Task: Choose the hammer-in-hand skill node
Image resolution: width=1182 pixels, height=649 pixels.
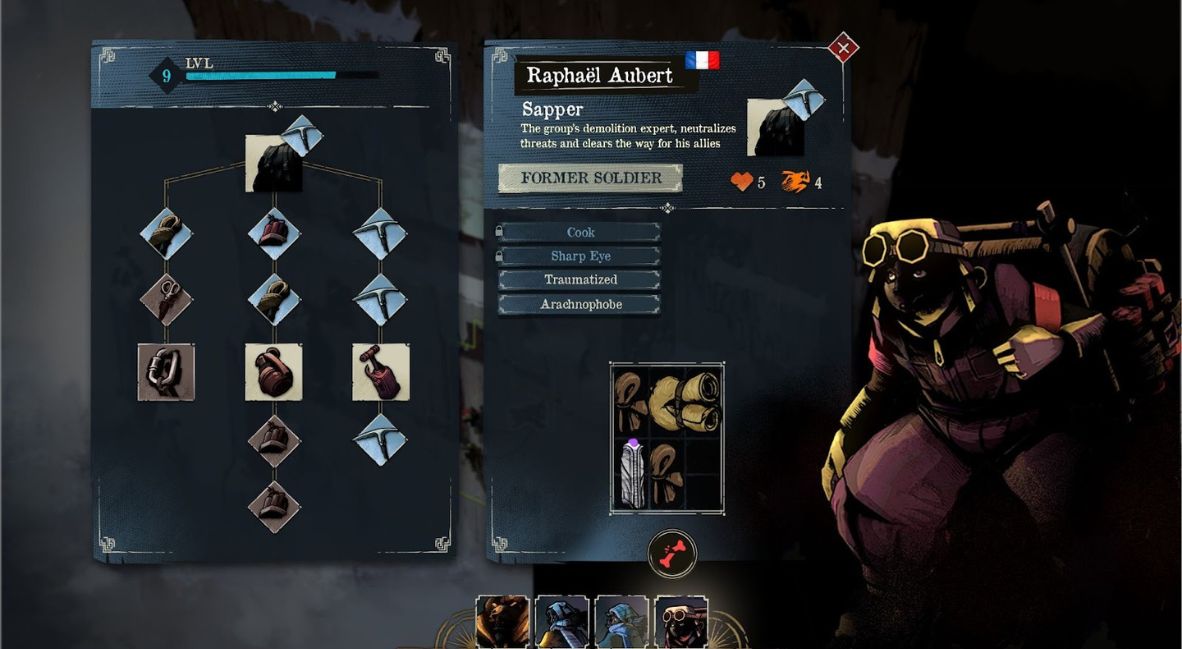Action: pyautogui.click(x=381, y=372)
